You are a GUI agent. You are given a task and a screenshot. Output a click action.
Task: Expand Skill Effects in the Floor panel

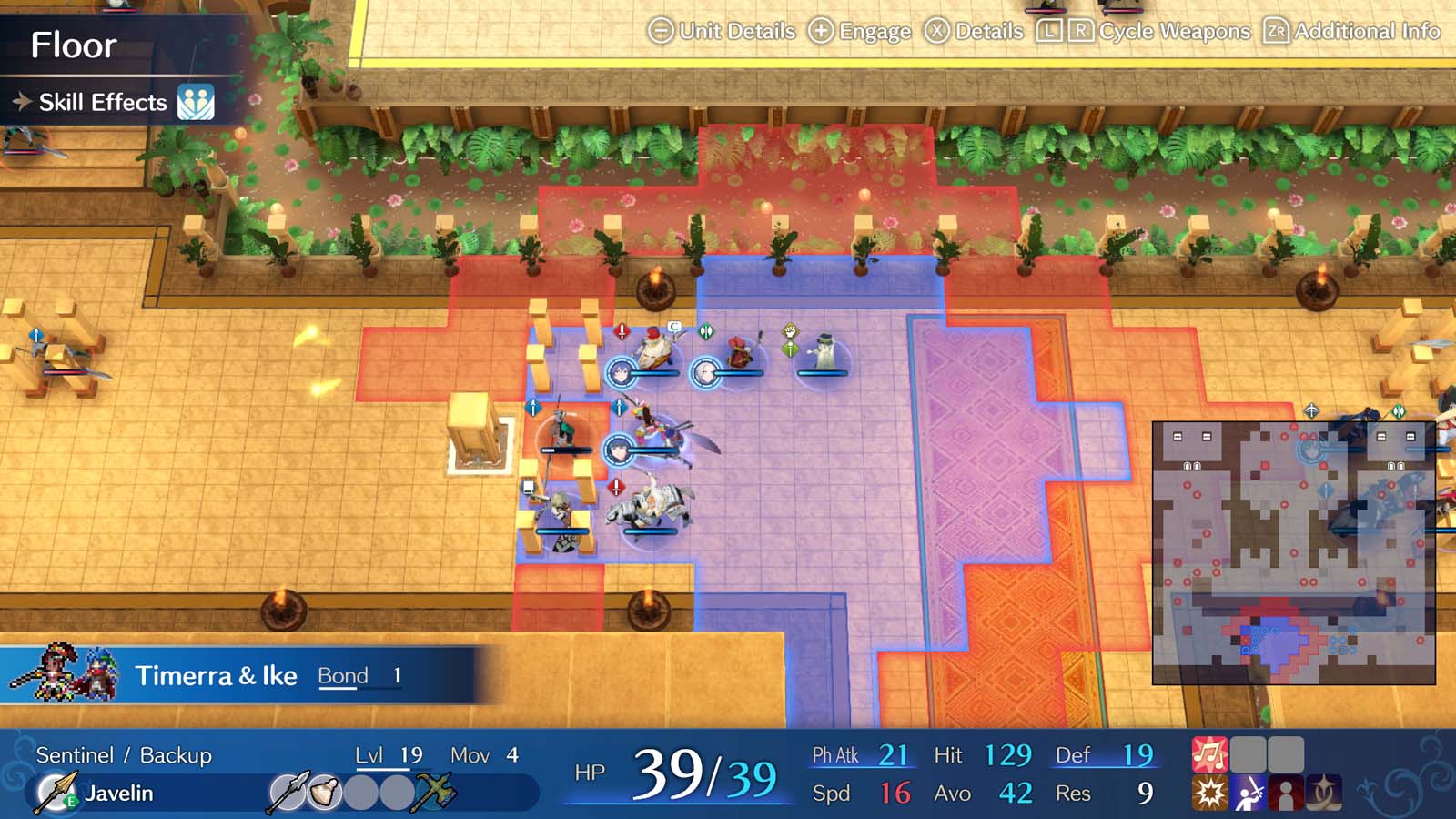coord(103,102)
